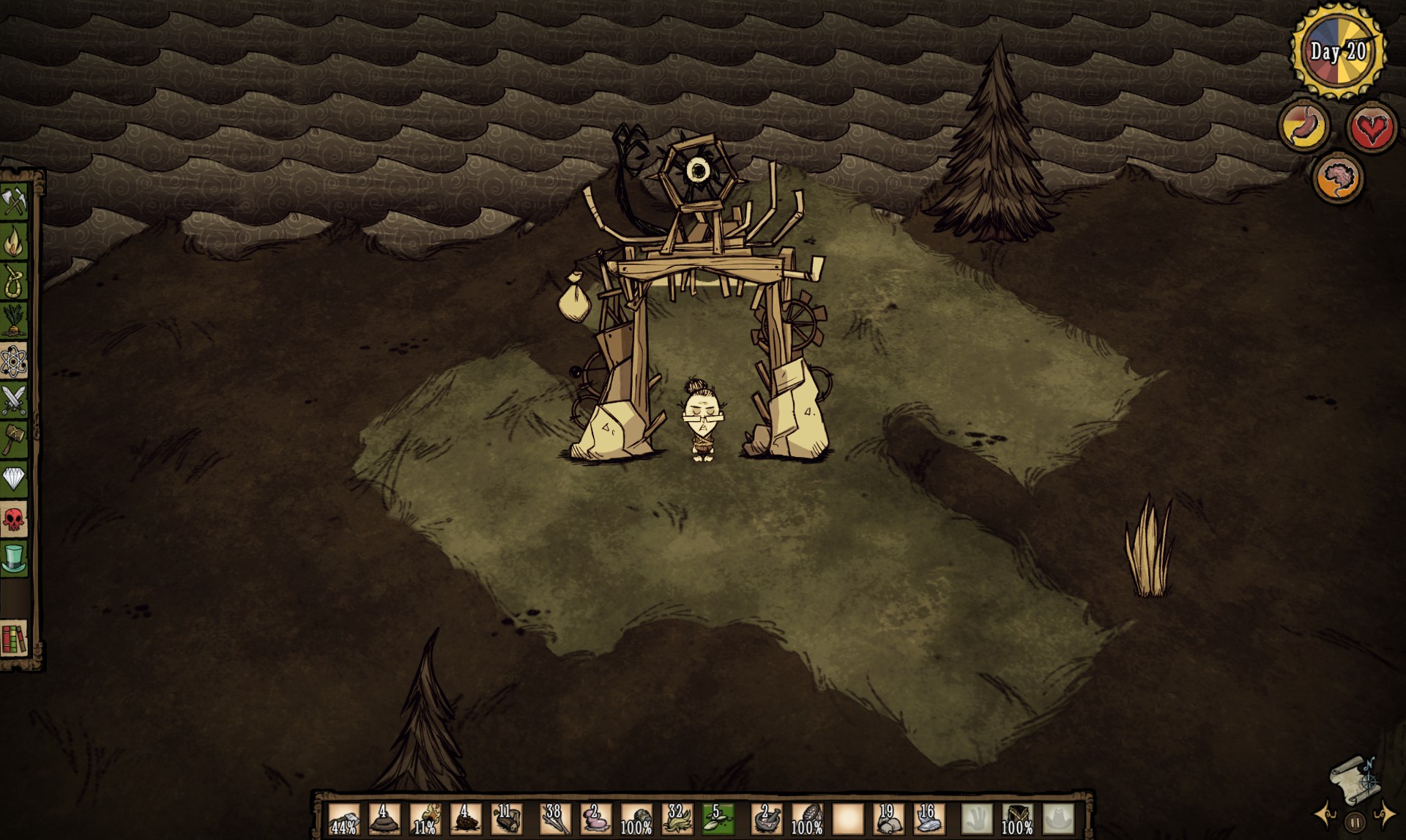
Task: Select the rope Survival crafting tab
Action: (15, 280)
